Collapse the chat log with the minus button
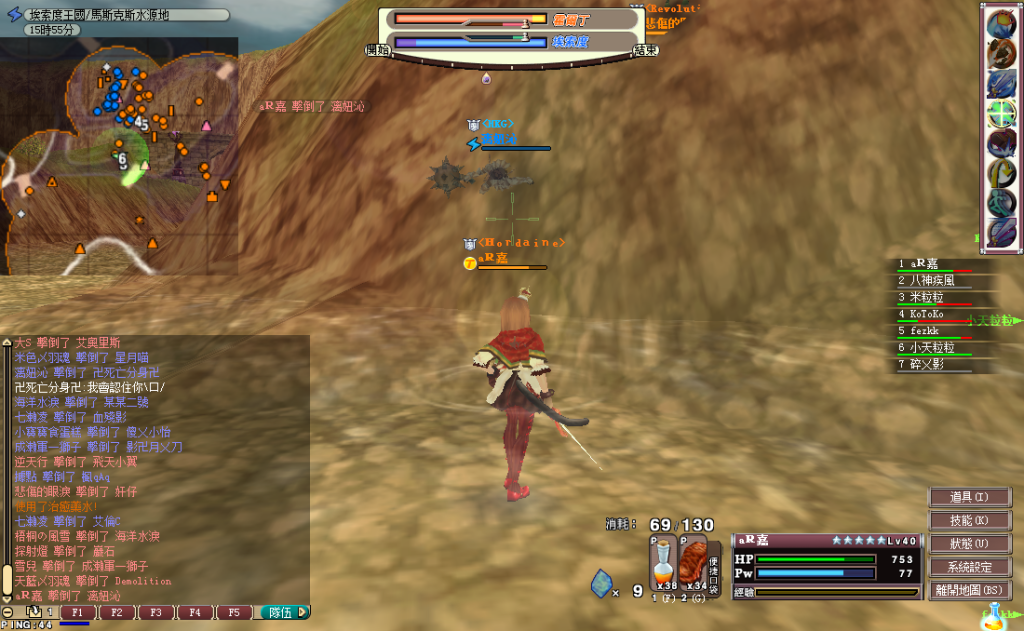 (8, 612)
